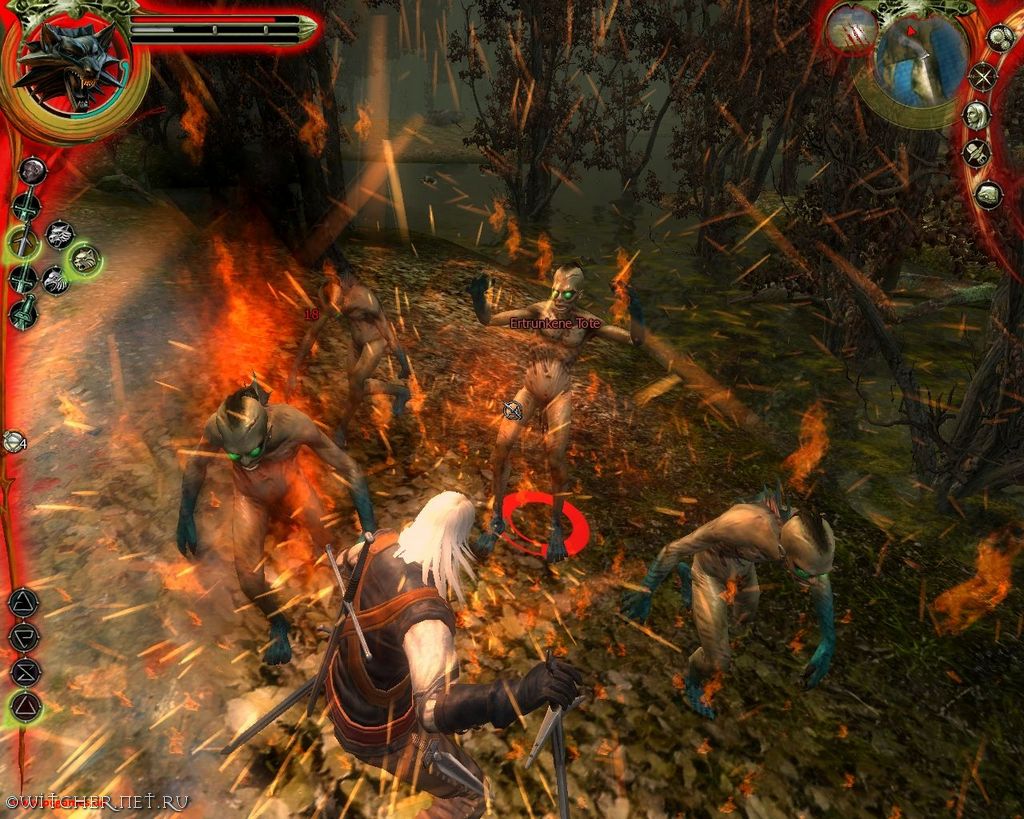Use the quick slot item showing 4

point(13,440)
